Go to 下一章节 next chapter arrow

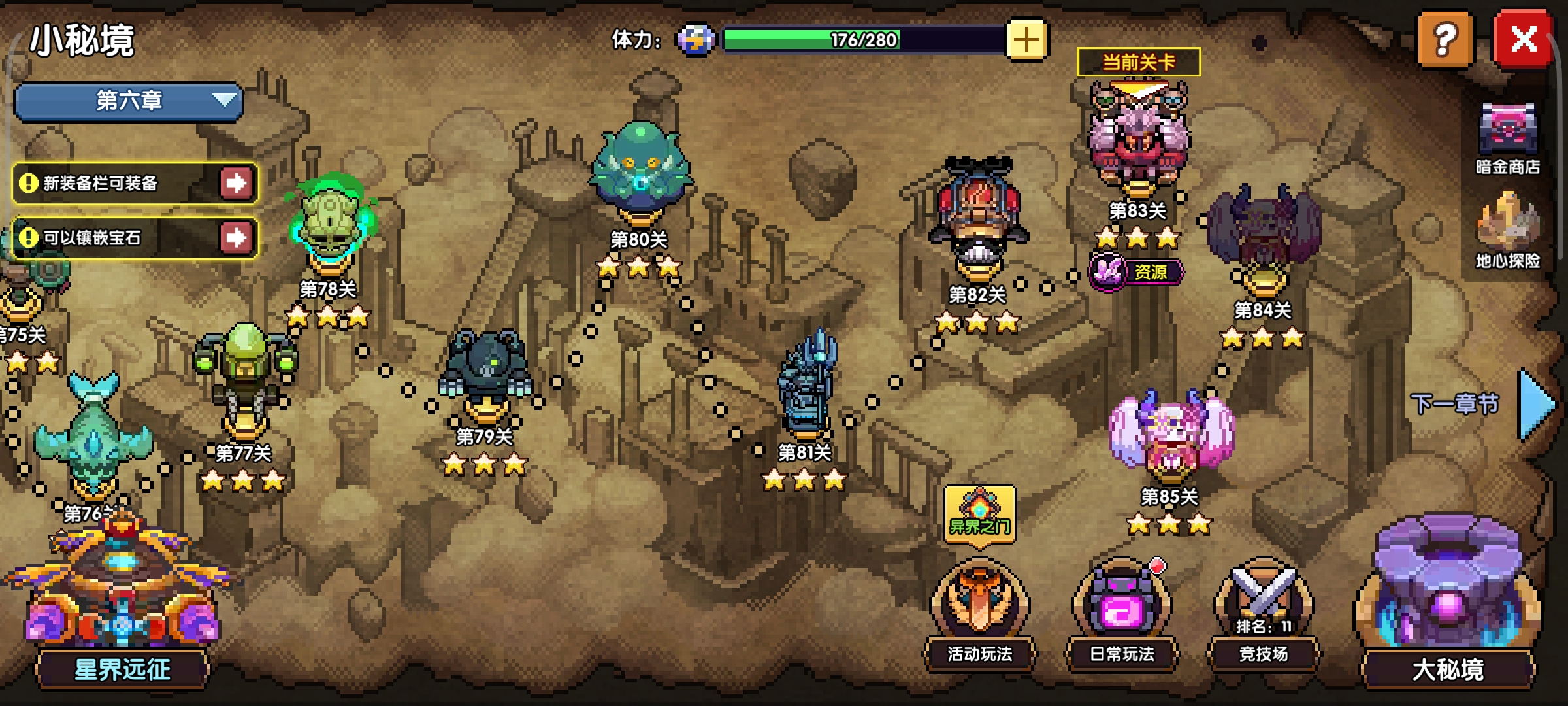coord(1535,404)
